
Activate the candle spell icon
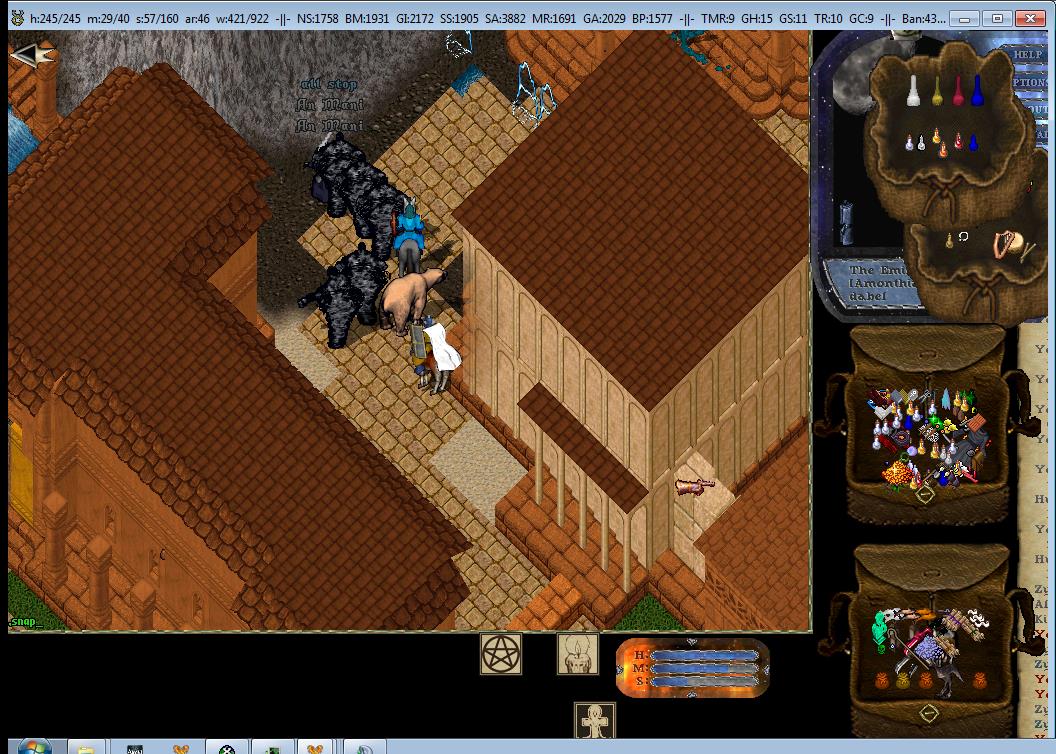tap(577, 654)
